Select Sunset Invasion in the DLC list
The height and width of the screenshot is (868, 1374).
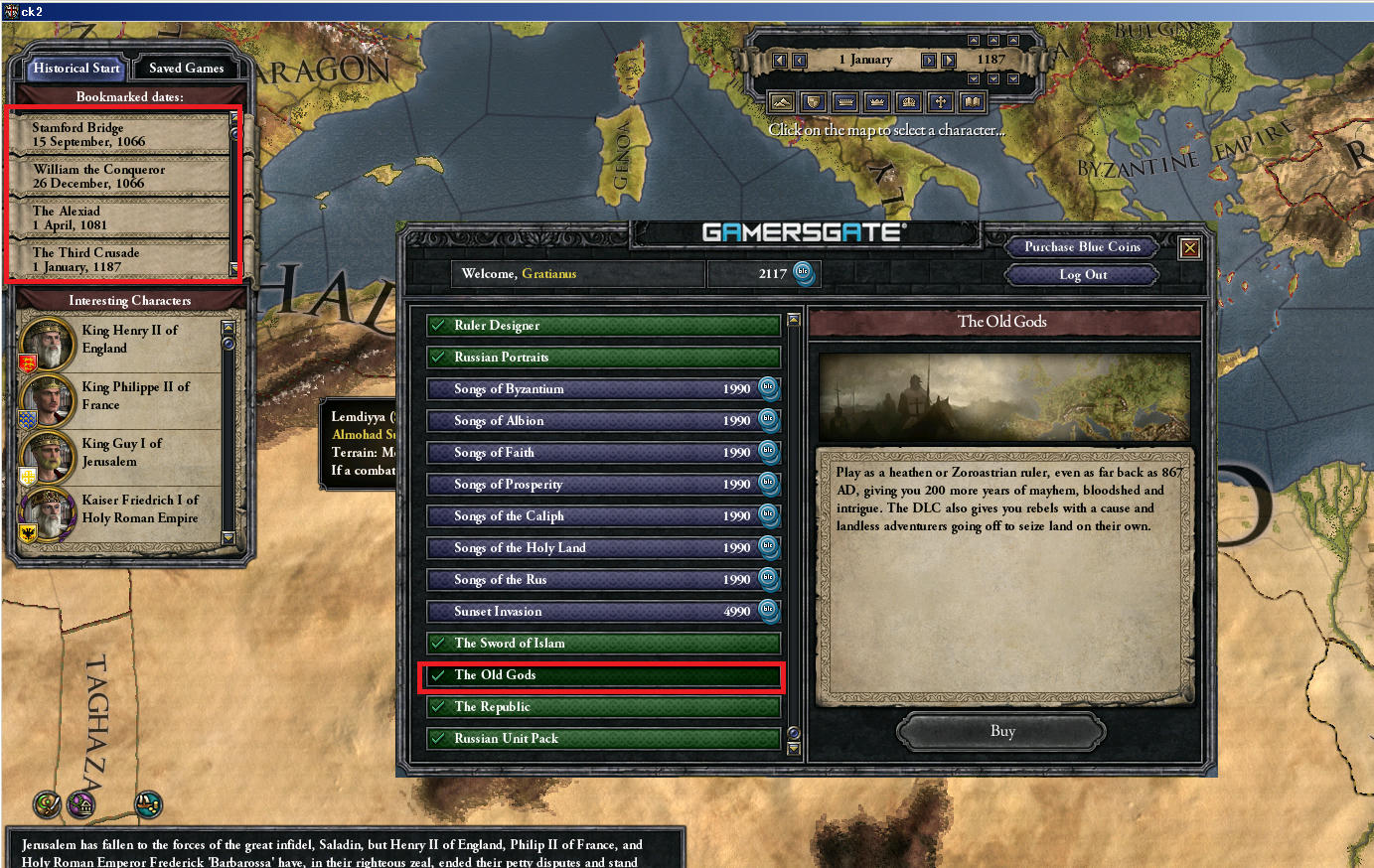pyautogui.click(x=603, y=612)
